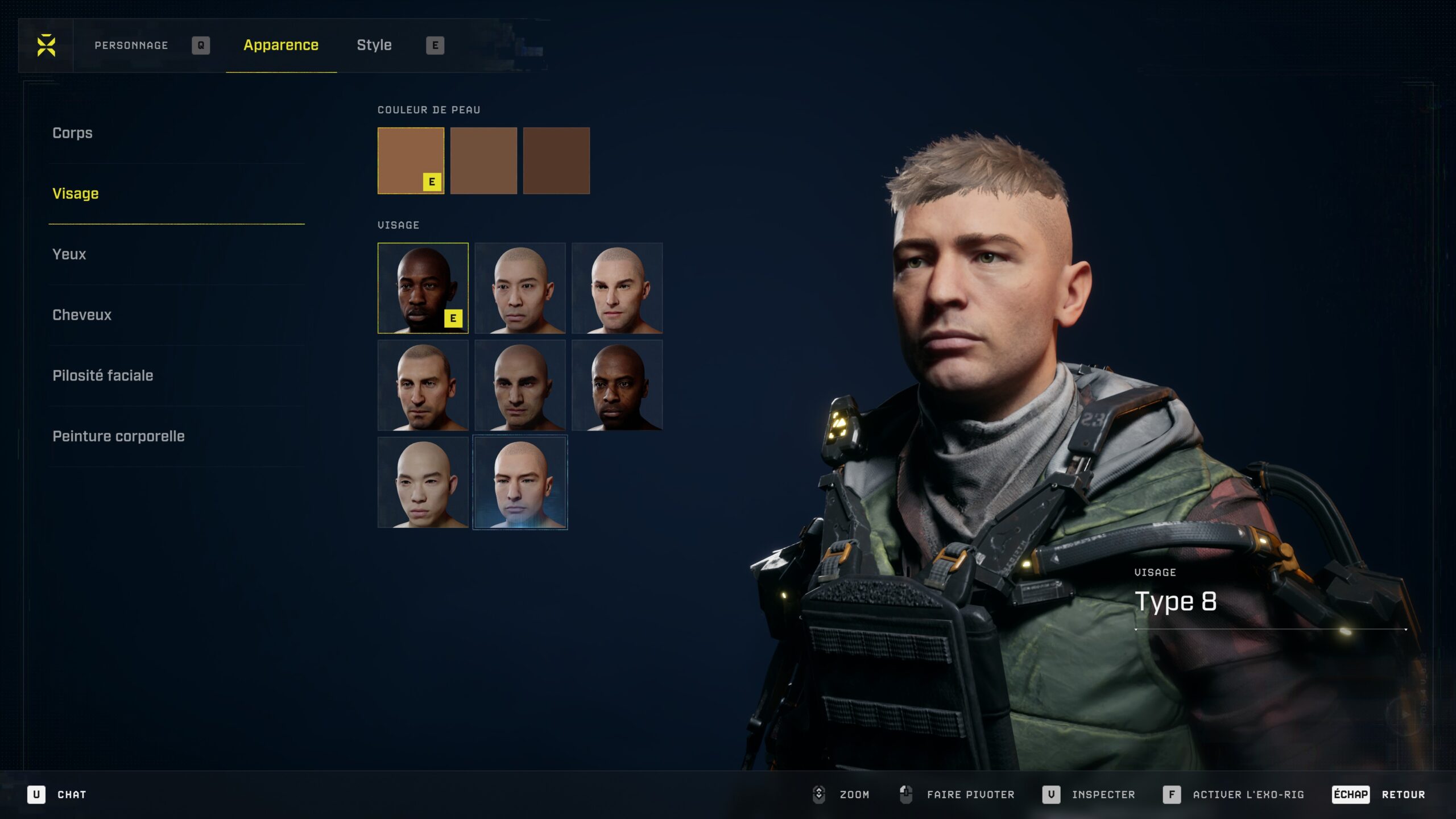Click the E key icon beside Style
This screenshot has width=1456, height=819.
tap(434, 44)
